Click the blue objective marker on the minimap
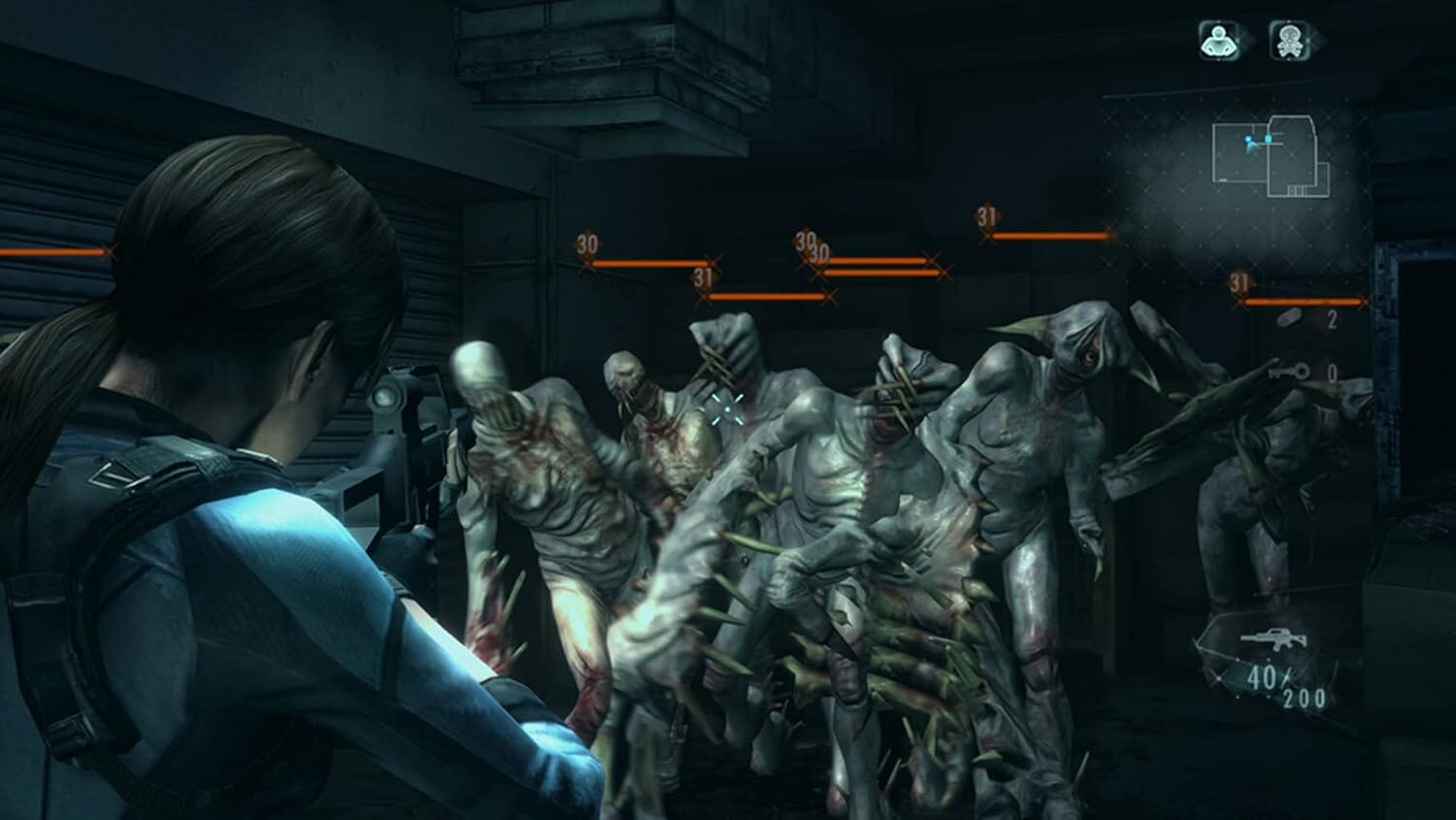The width and height of the screenshot is (1456, 820). click(x=1269, y=136)
